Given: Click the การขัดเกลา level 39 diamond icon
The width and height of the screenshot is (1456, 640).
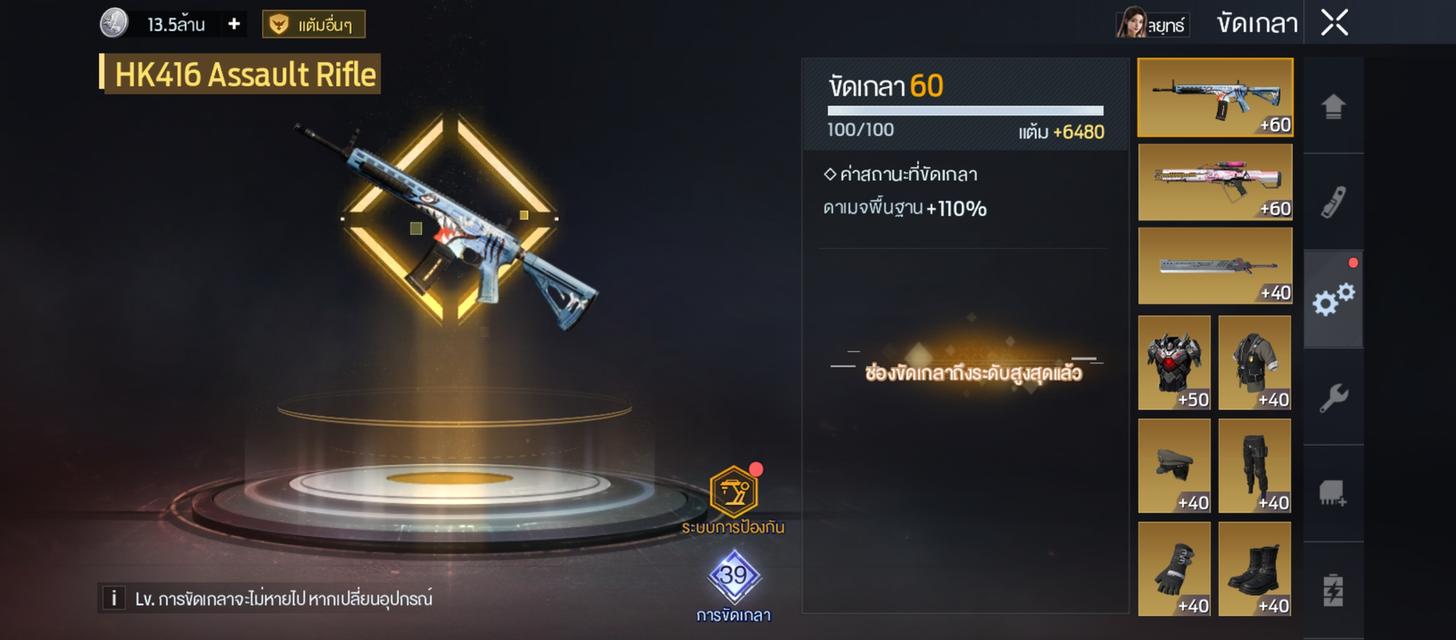Looking at the screenshot, I should (x=734, y=577).
